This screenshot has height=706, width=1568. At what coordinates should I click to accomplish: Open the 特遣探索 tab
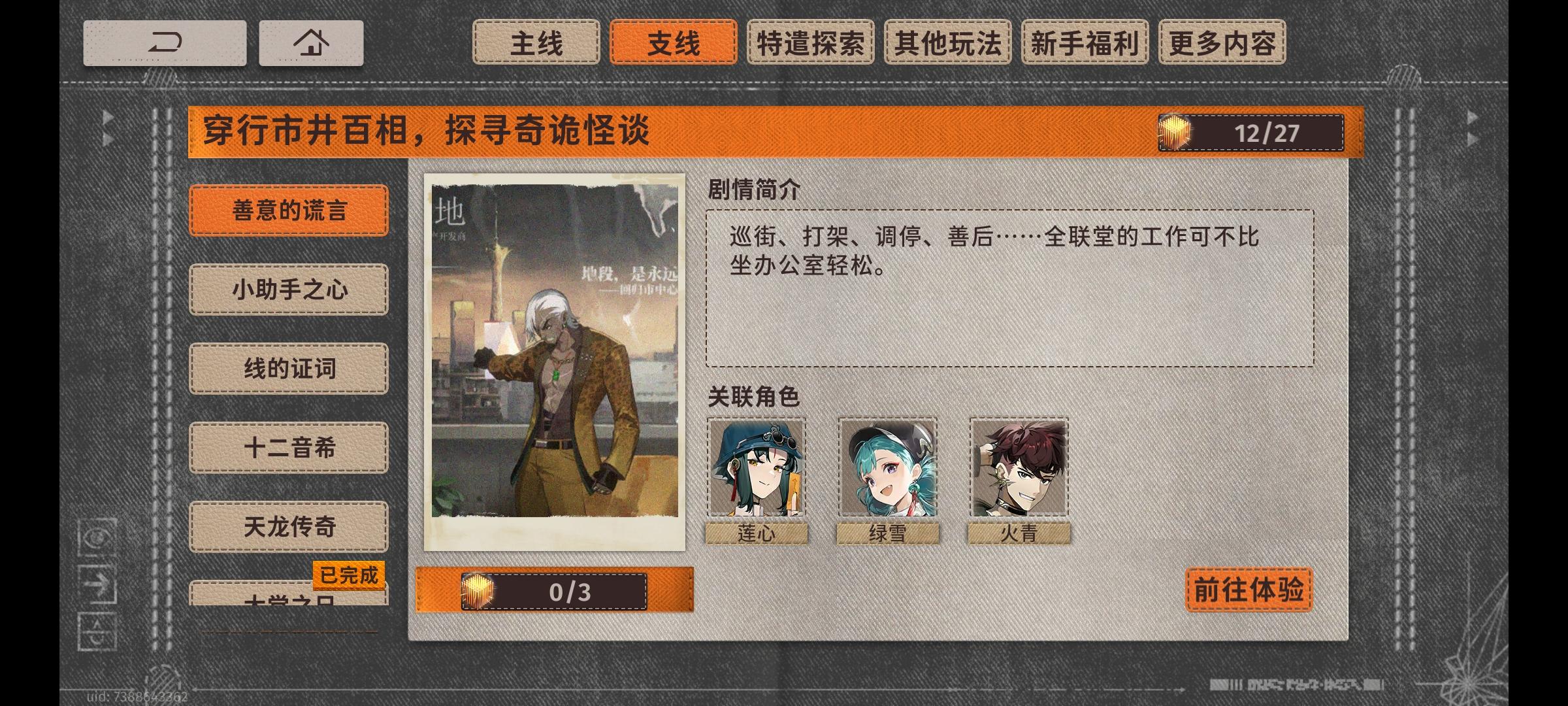pyautogui.click(x=811, y=43)
